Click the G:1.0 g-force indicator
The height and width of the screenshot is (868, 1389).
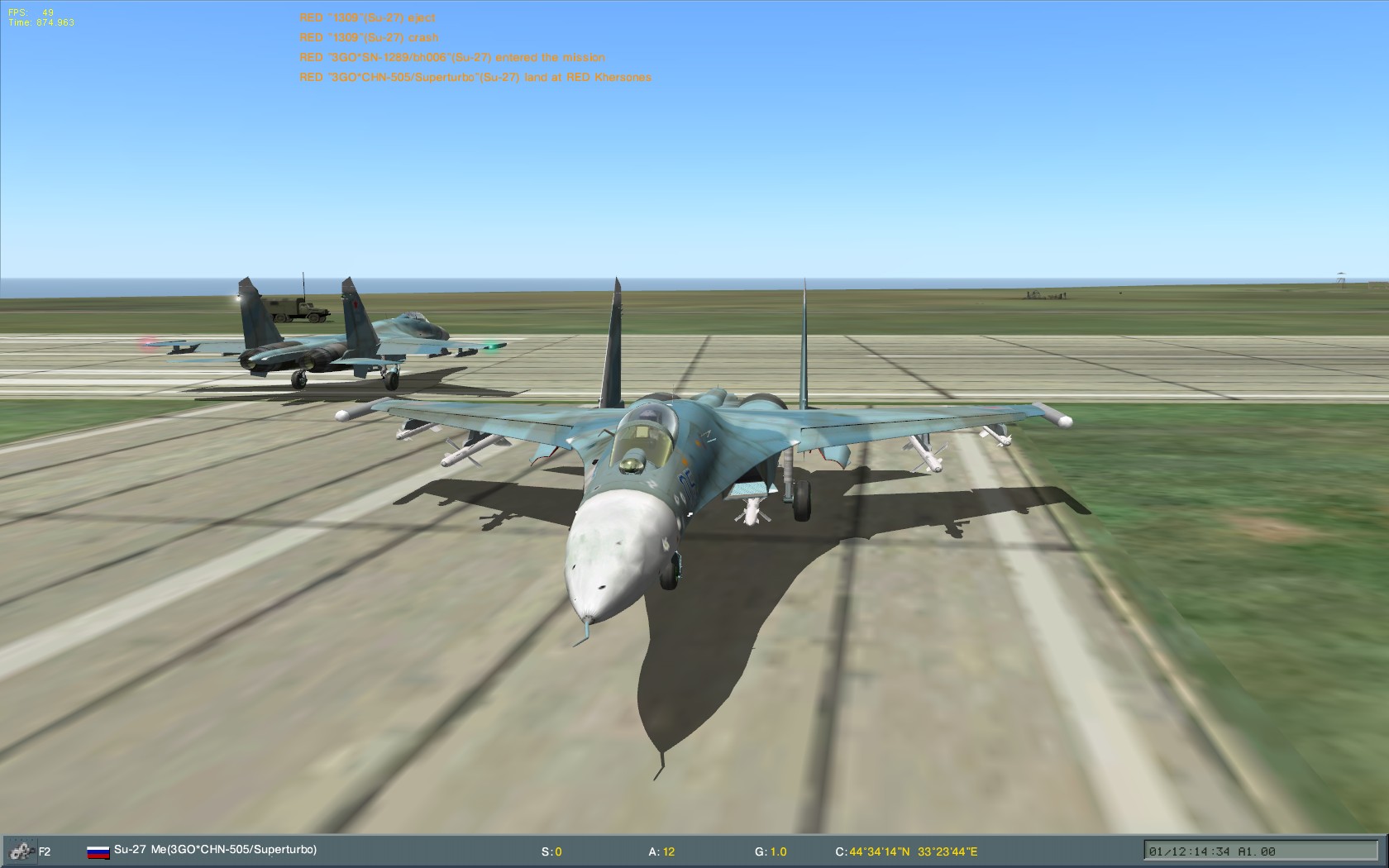tap(772, 849)
